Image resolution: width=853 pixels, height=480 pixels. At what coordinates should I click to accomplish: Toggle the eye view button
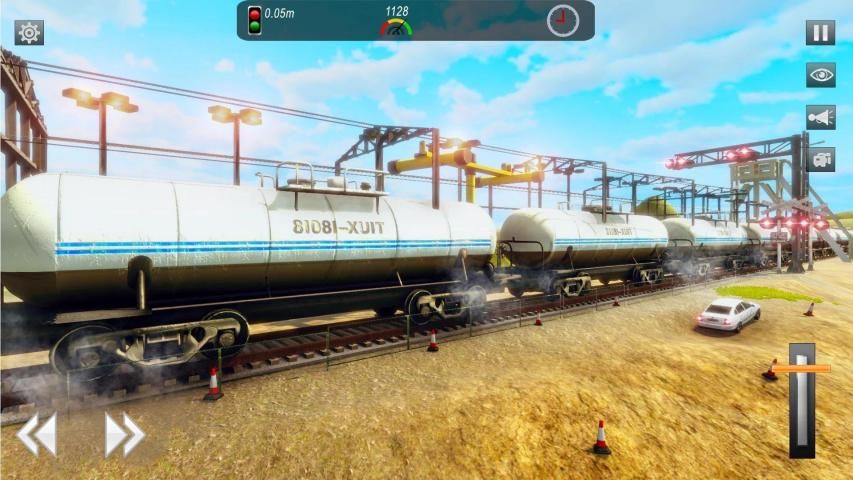point(820,75)
